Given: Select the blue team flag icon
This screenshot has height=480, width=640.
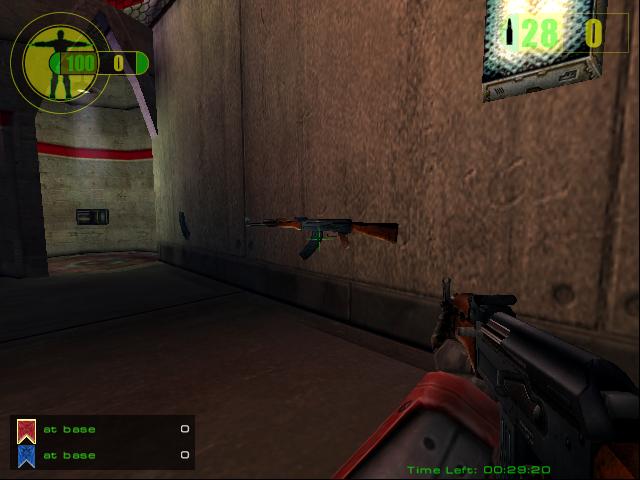Looking at the screenshot, I should pyautogui.click(x=27, y=456).
